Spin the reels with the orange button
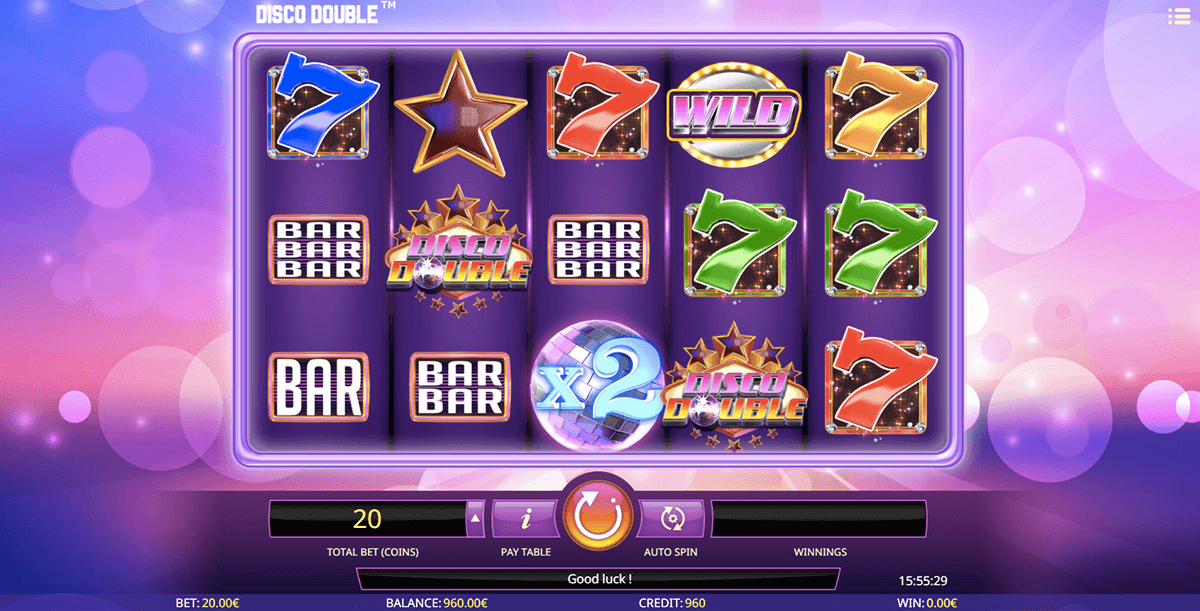The image size is (1200, 611). click(x=599, y=516)
